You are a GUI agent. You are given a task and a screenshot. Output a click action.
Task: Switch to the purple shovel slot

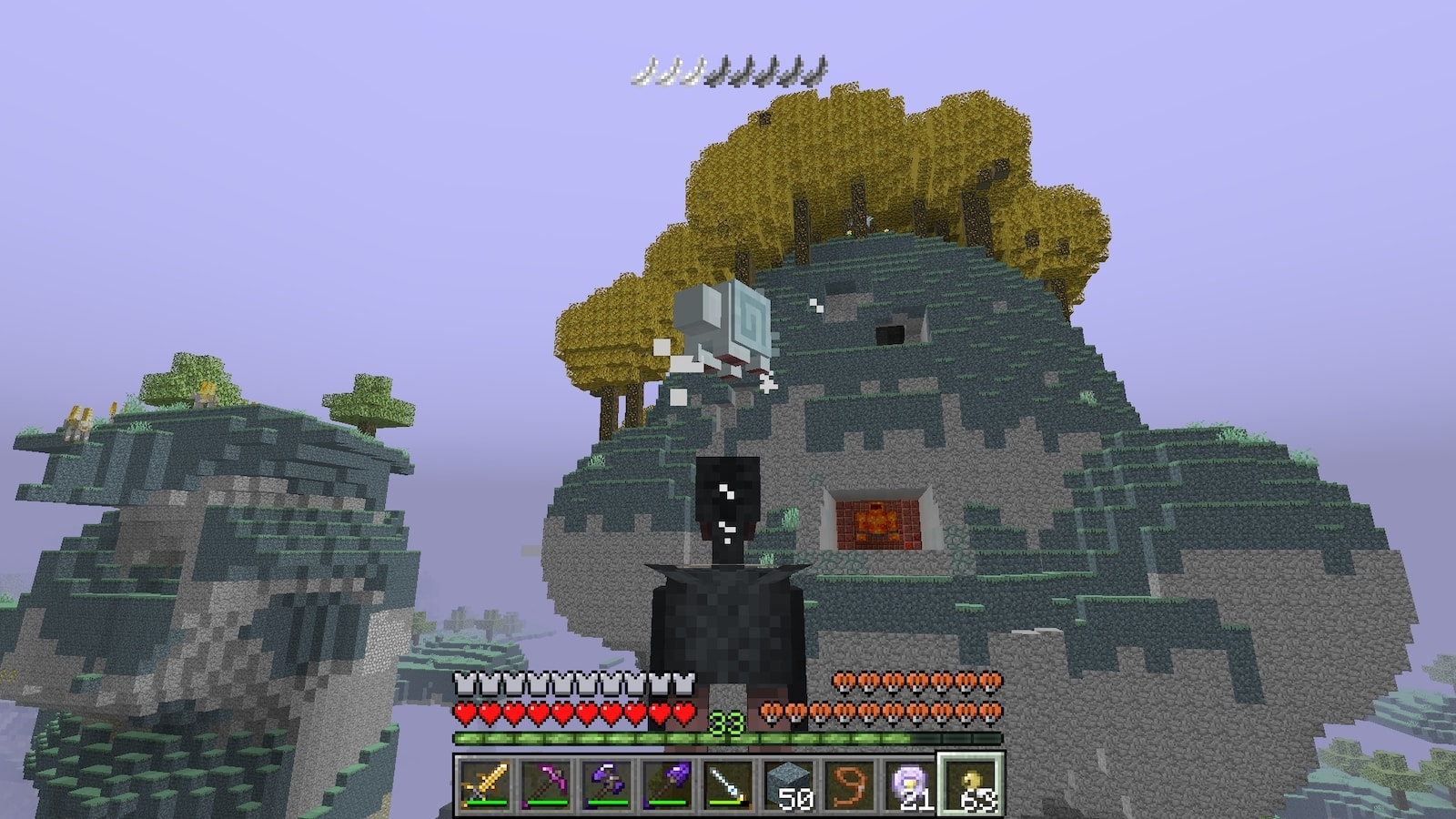[668, 784]
